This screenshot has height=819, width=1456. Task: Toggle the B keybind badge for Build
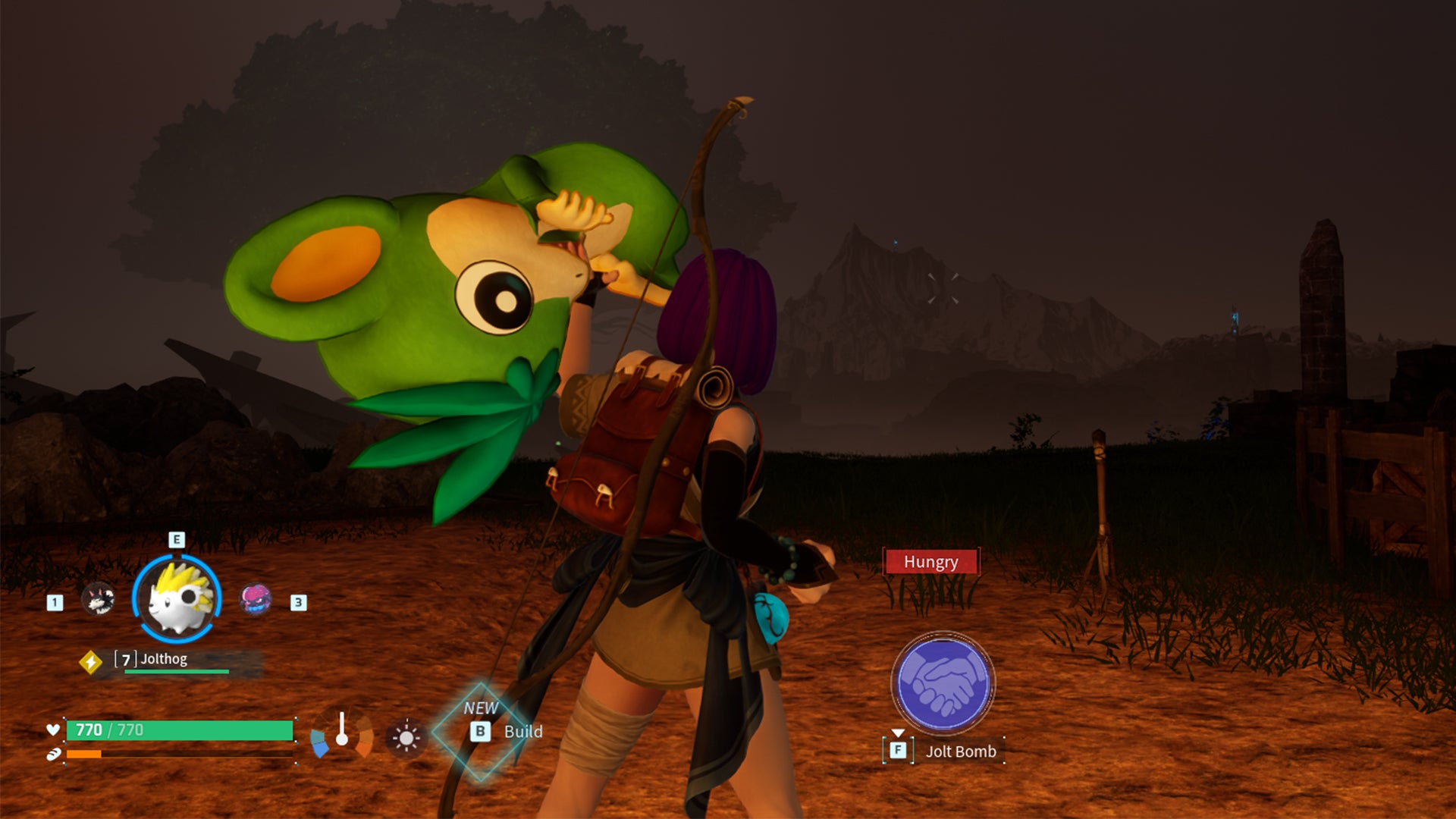click(x=484, y=732)
